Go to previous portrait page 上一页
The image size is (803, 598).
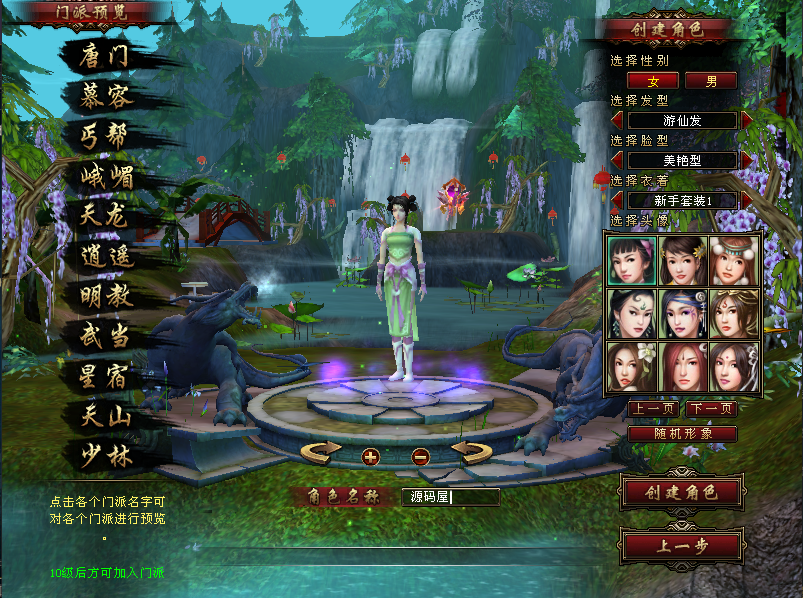coord(654,409)
